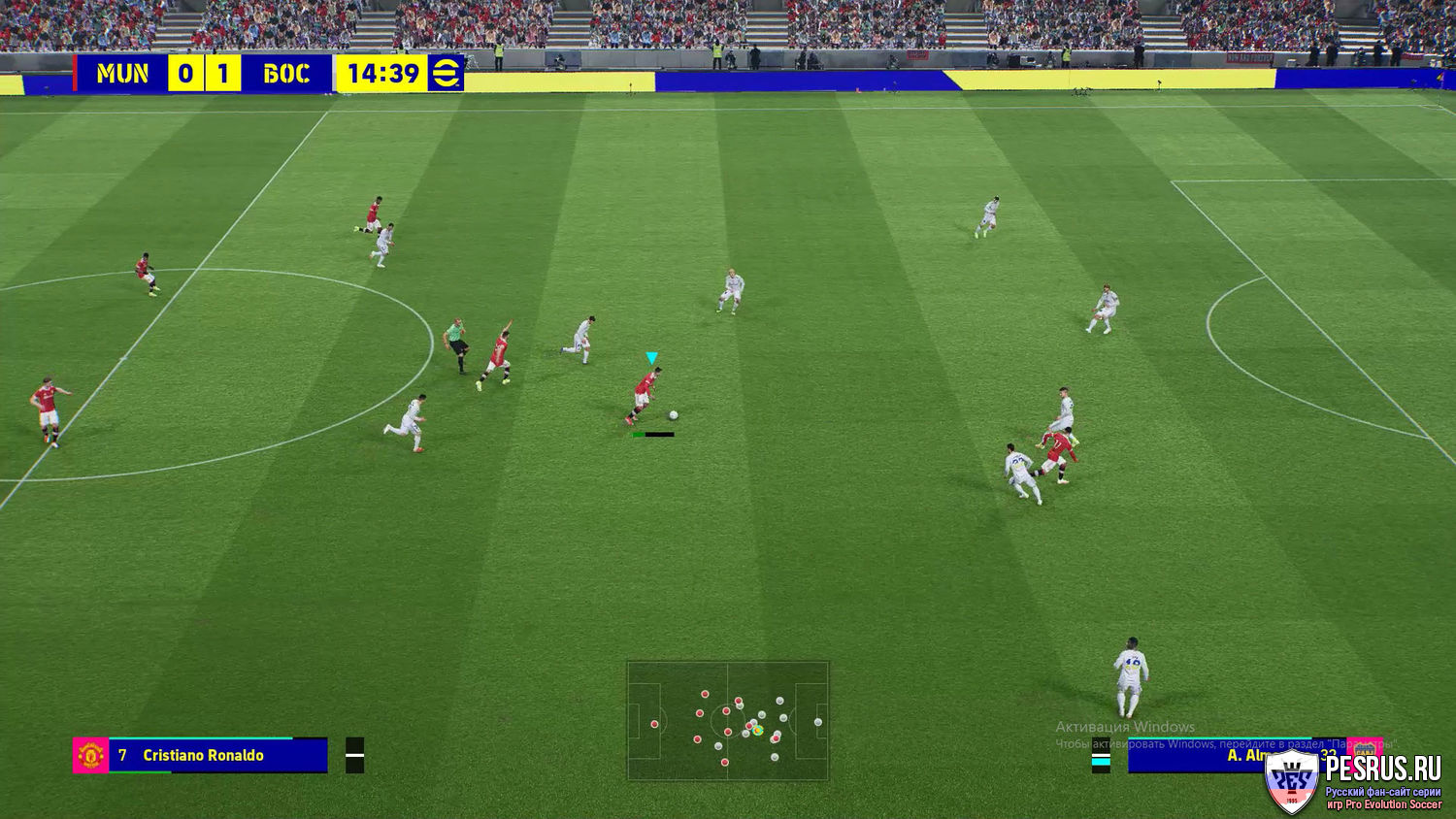Toggle the stamina gauge beside Ronaldo's nameplate
The width and height of the screenshot is (1456, 819).
click(353, 755)
